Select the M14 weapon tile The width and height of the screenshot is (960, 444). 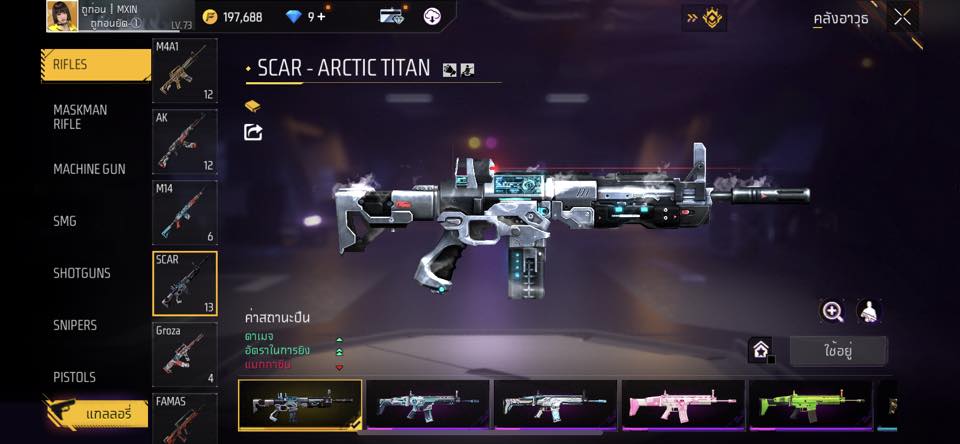tap(184, 212)
